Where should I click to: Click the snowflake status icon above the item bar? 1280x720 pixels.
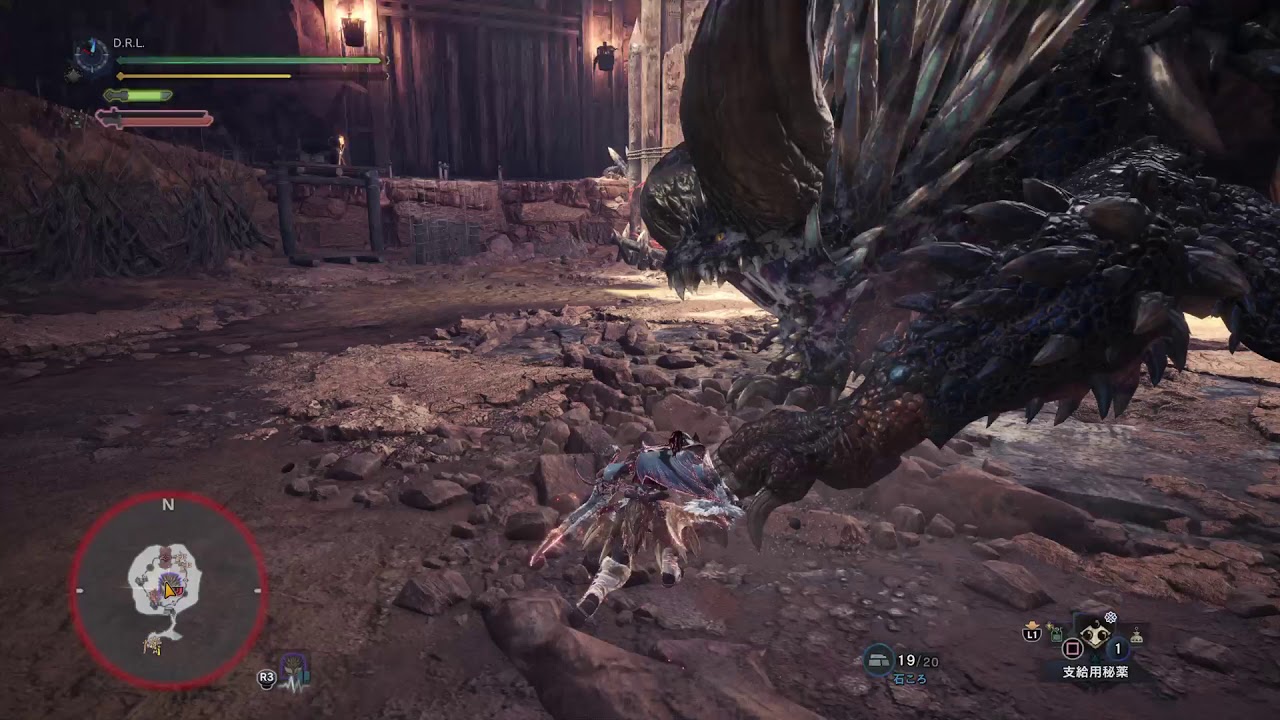pyautogui.click(x=1112, y=616)
